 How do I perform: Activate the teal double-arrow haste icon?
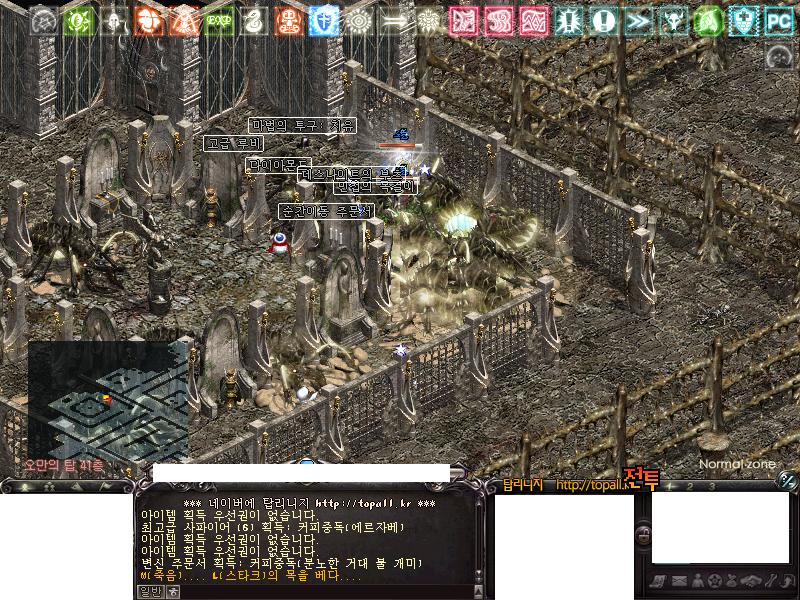[639, 19]
